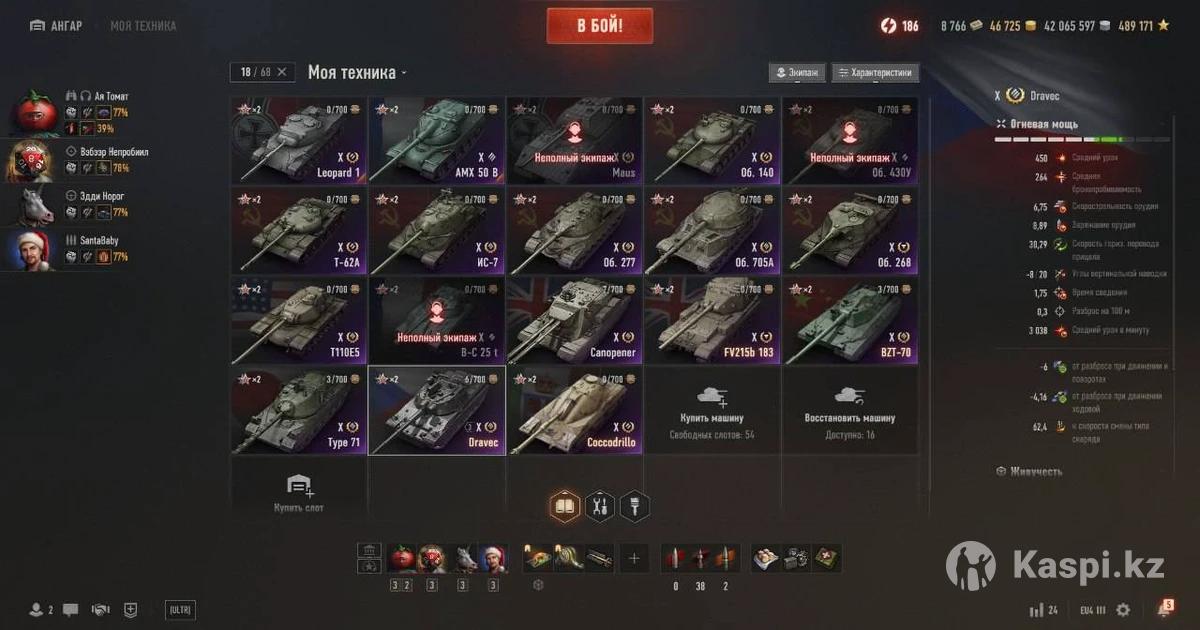1200x630 pixels.
Task: Pick the T110E5 tank card
Action: pyautogui.click(x=299, y=320)
